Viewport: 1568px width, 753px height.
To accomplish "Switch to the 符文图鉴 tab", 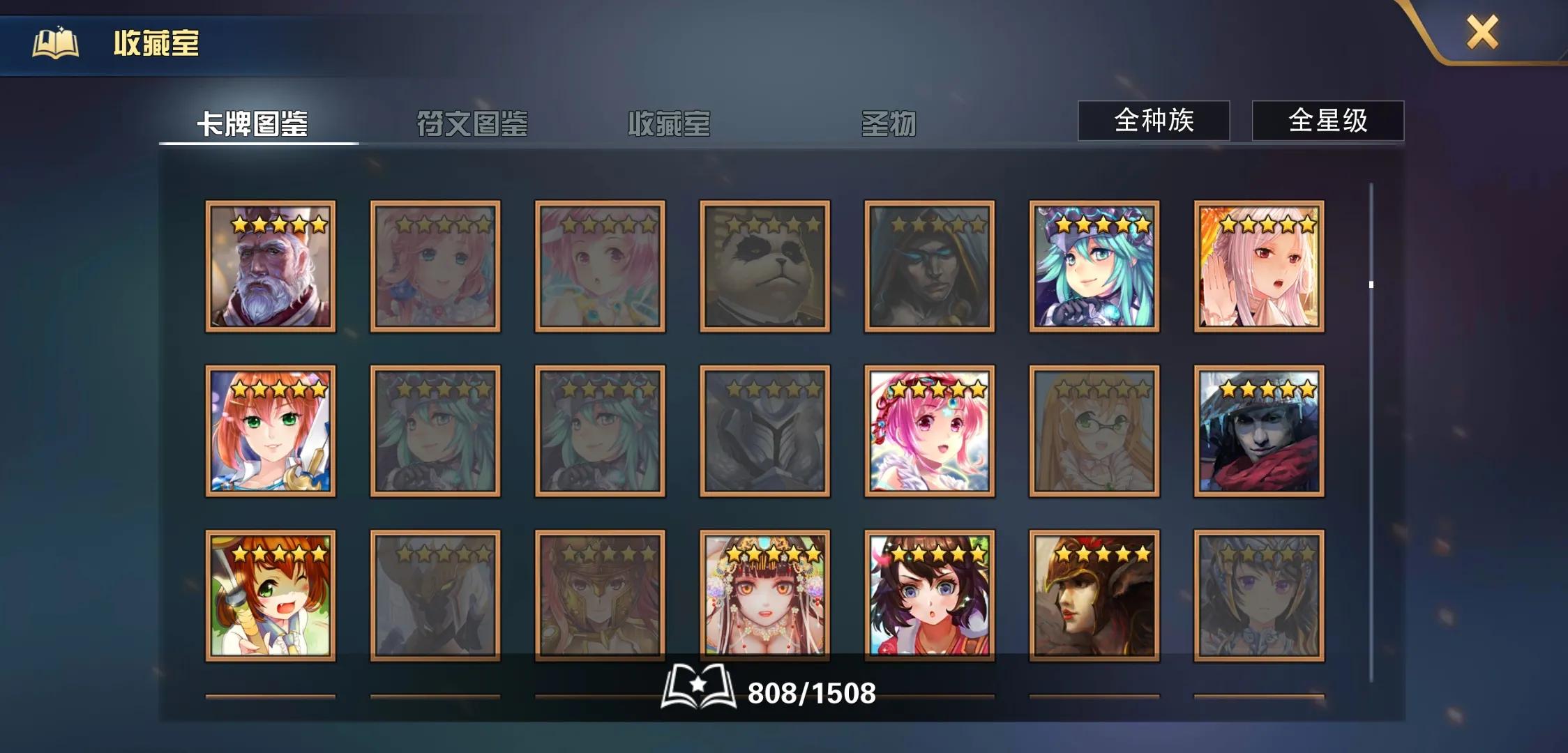I will [x=471, y=124].
